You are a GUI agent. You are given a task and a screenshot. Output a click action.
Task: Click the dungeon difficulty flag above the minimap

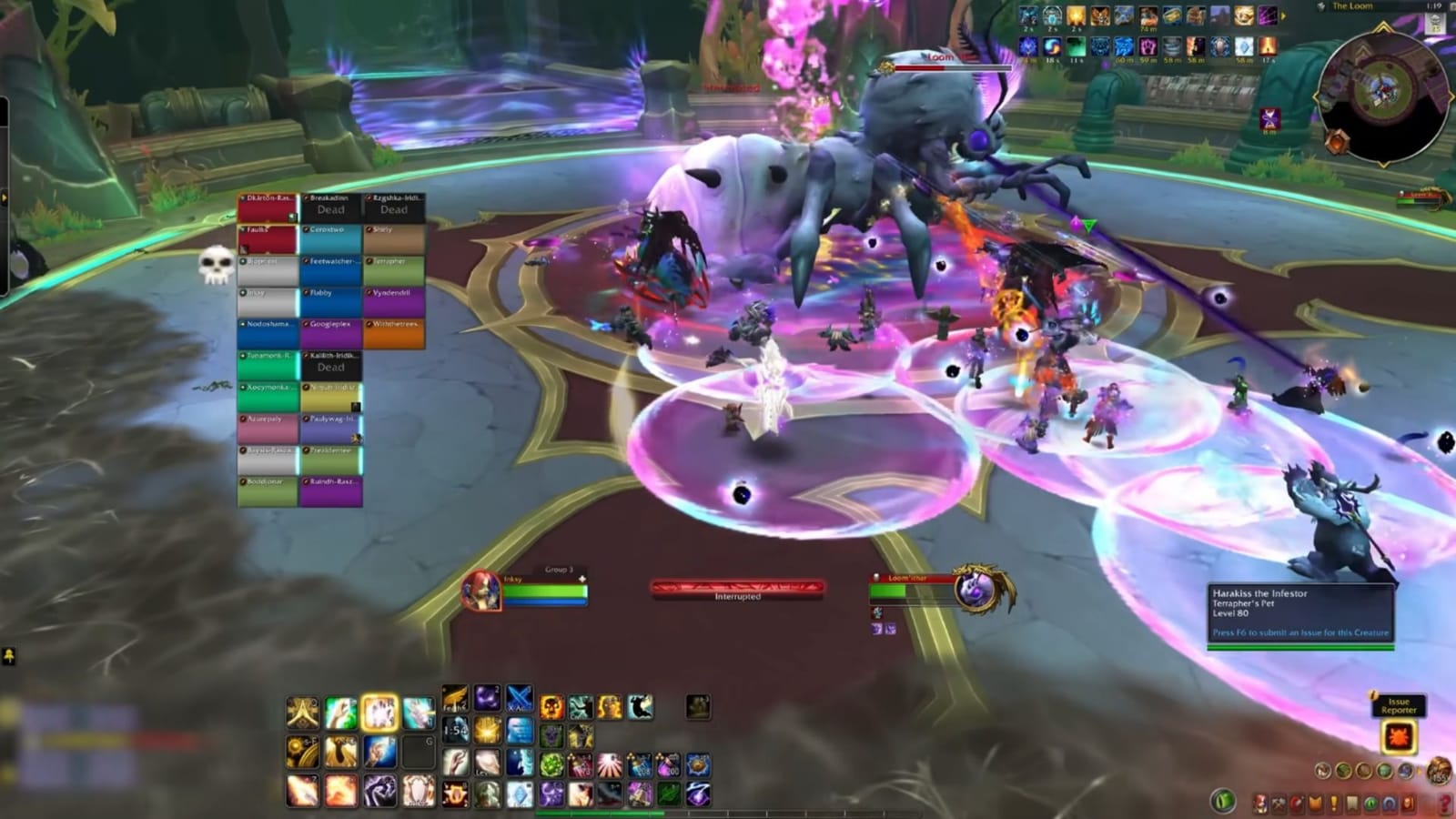pos(1435,25)
